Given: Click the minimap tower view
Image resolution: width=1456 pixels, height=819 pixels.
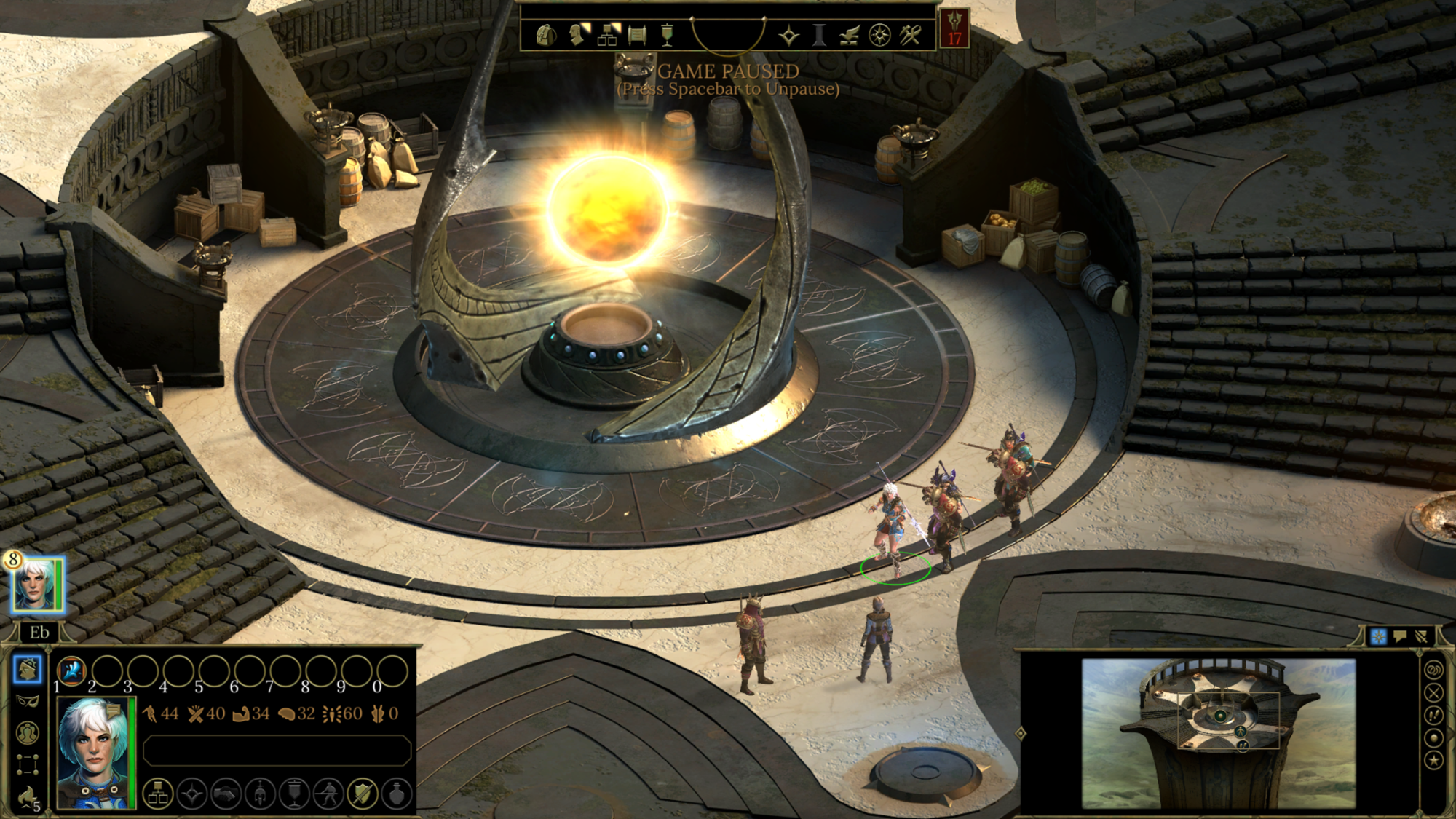Looking at the screenshot, I should [x=1218, y=732].
